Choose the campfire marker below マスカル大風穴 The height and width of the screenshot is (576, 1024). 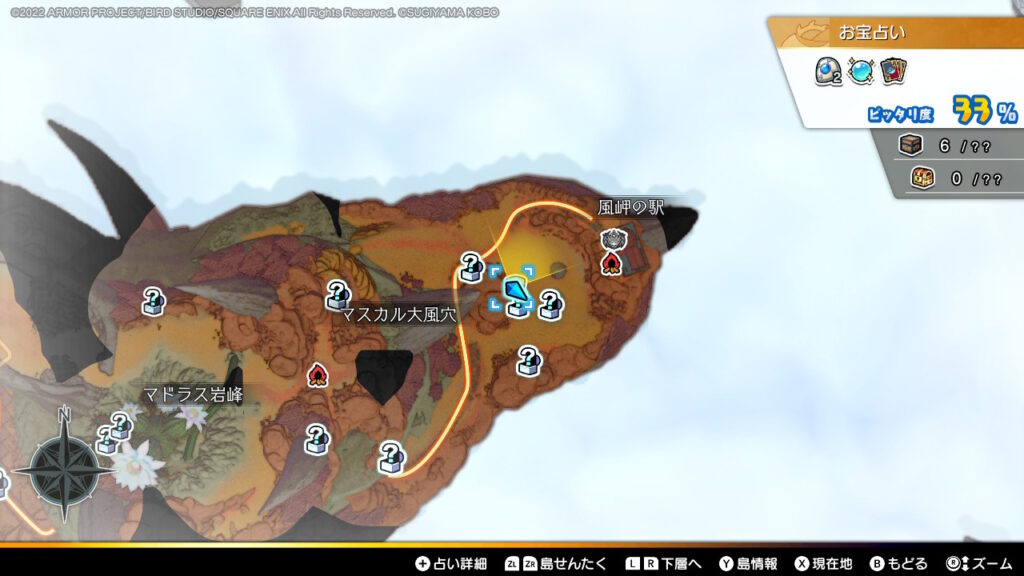tap(318, 374)
